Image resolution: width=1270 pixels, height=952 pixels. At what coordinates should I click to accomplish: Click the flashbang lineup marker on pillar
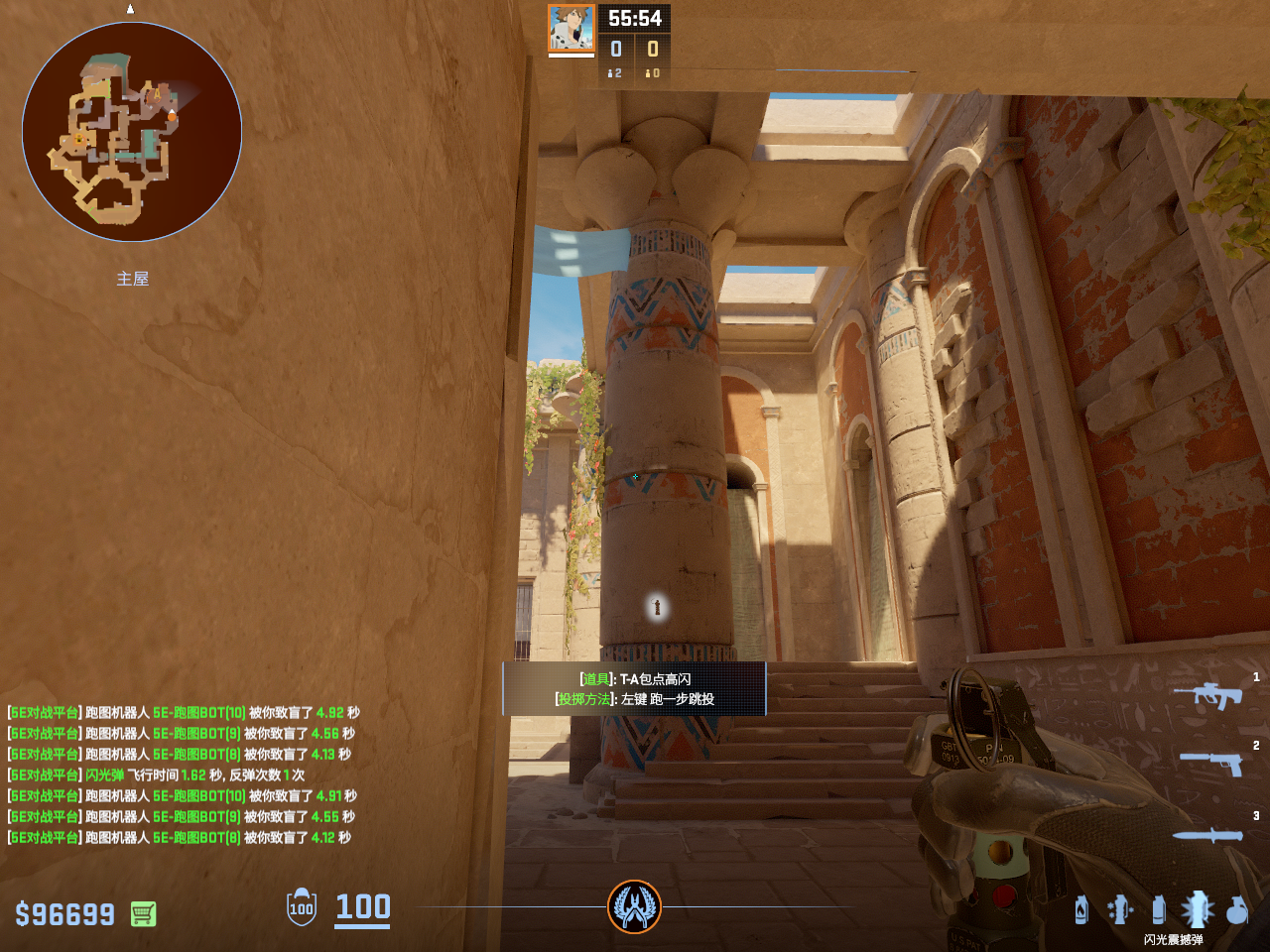click(656, 606)
